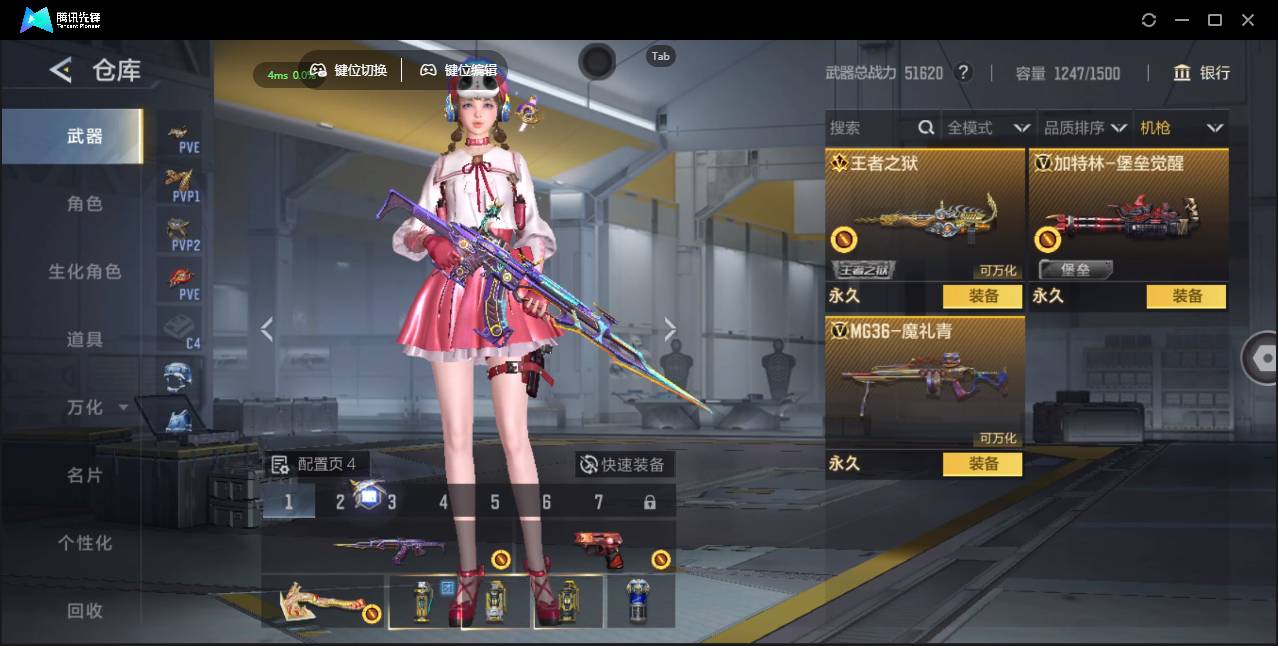1278x646 pixels.
Task: Open the 全模式 mode filter dropdown
Action: pyautogui.click(x=988, y=128)
